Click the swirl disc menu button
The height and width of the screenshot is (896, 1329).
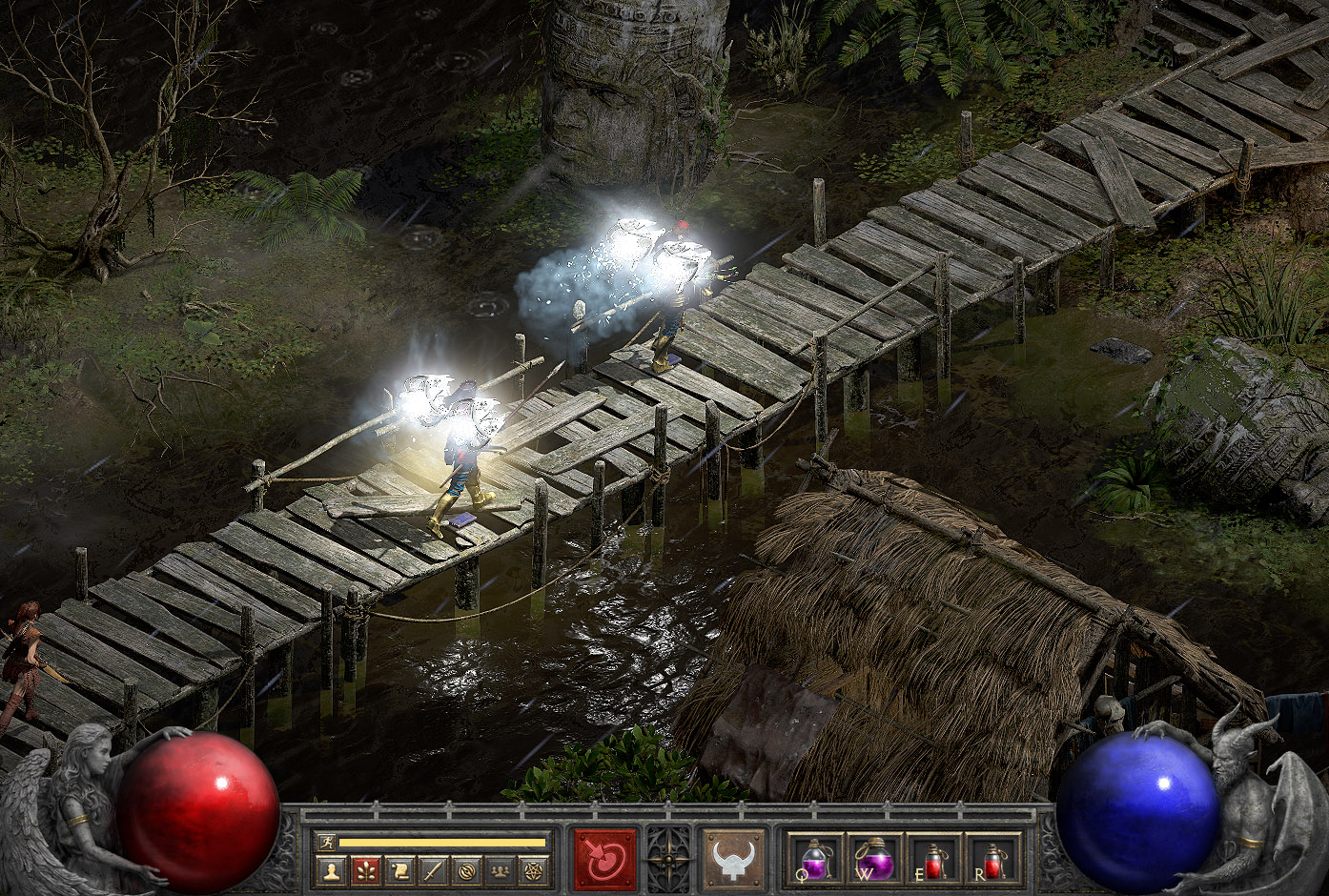tap(466, 870)
